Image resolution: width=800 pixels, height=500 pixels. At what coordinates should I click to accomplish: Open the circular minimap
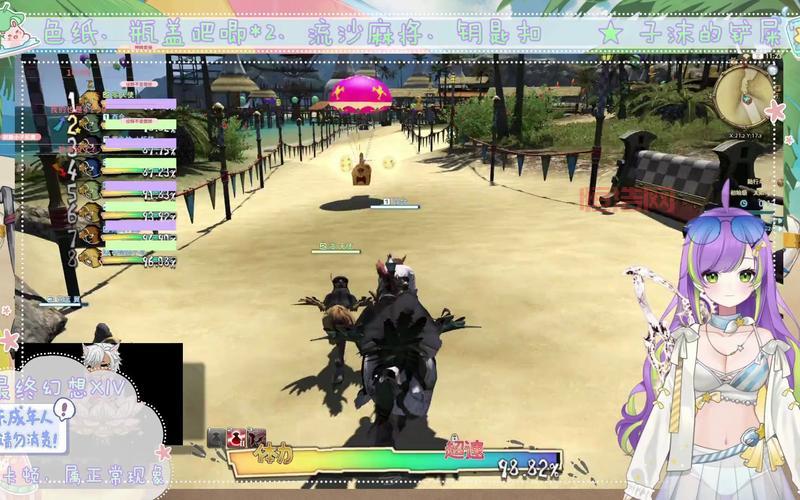tap(740, 95)
